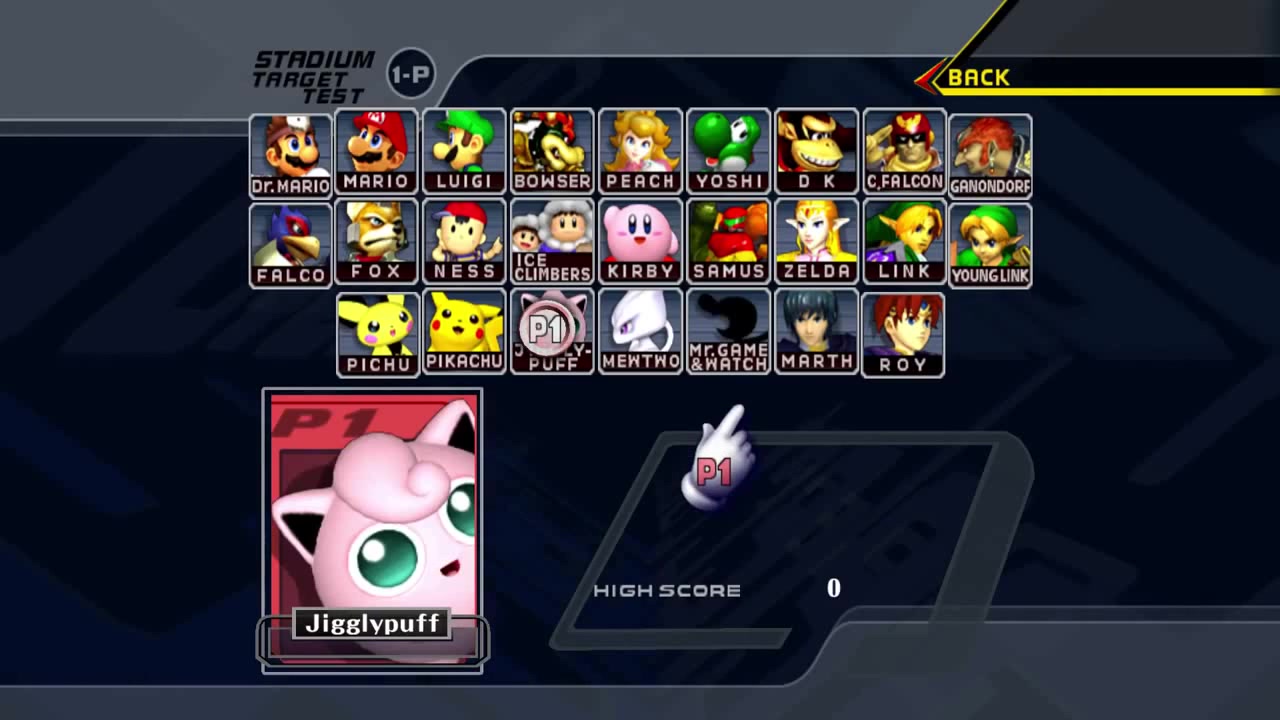Select Yoshi character tile
The width and height of the screenshot is (1280, 720).
(728, 151)
